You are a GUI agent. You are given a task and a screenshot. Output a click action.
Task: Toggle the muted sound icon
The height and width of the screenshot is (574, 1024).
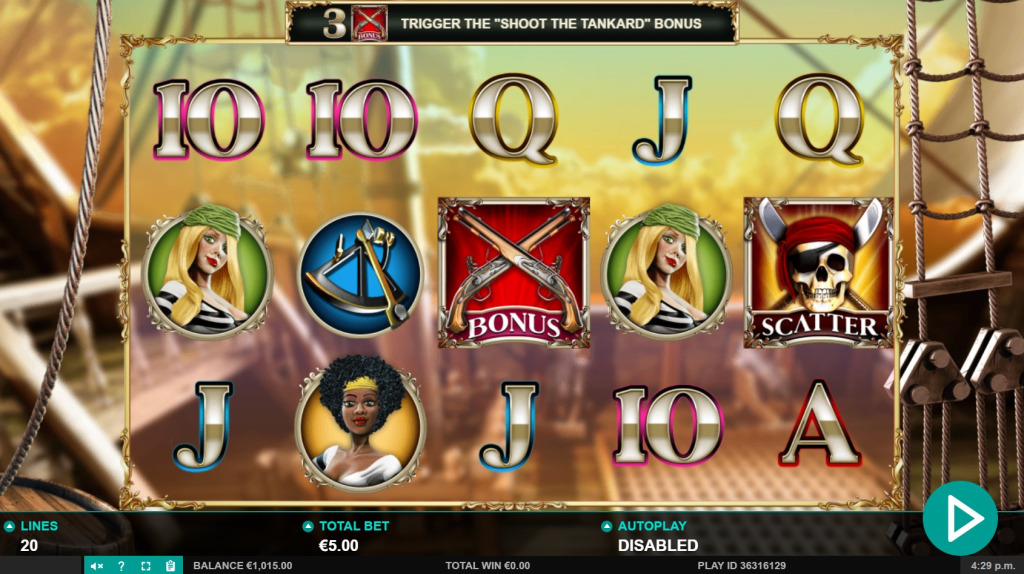pyautogui.click(x=97, y=566)
